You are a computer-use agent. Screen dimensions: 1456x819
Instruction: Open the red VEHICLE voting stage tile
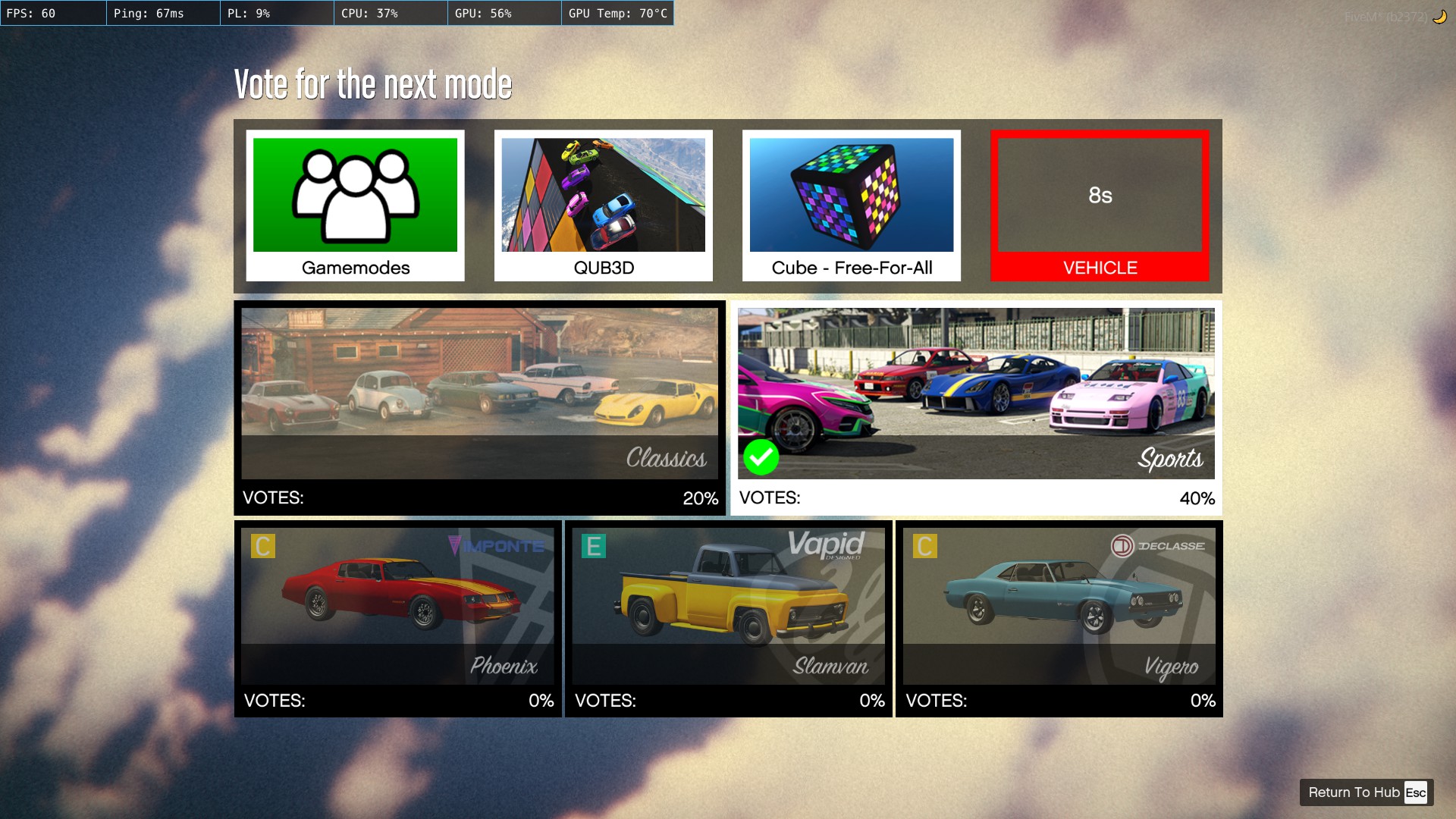(1100, 206)
